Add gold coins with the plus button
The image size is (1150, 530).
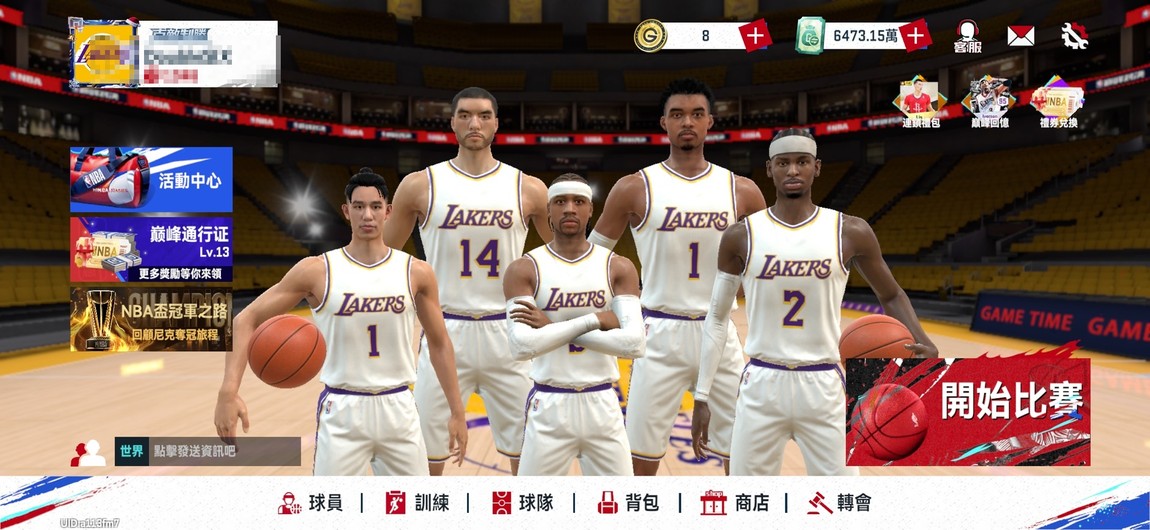click(x=755, y=36)
